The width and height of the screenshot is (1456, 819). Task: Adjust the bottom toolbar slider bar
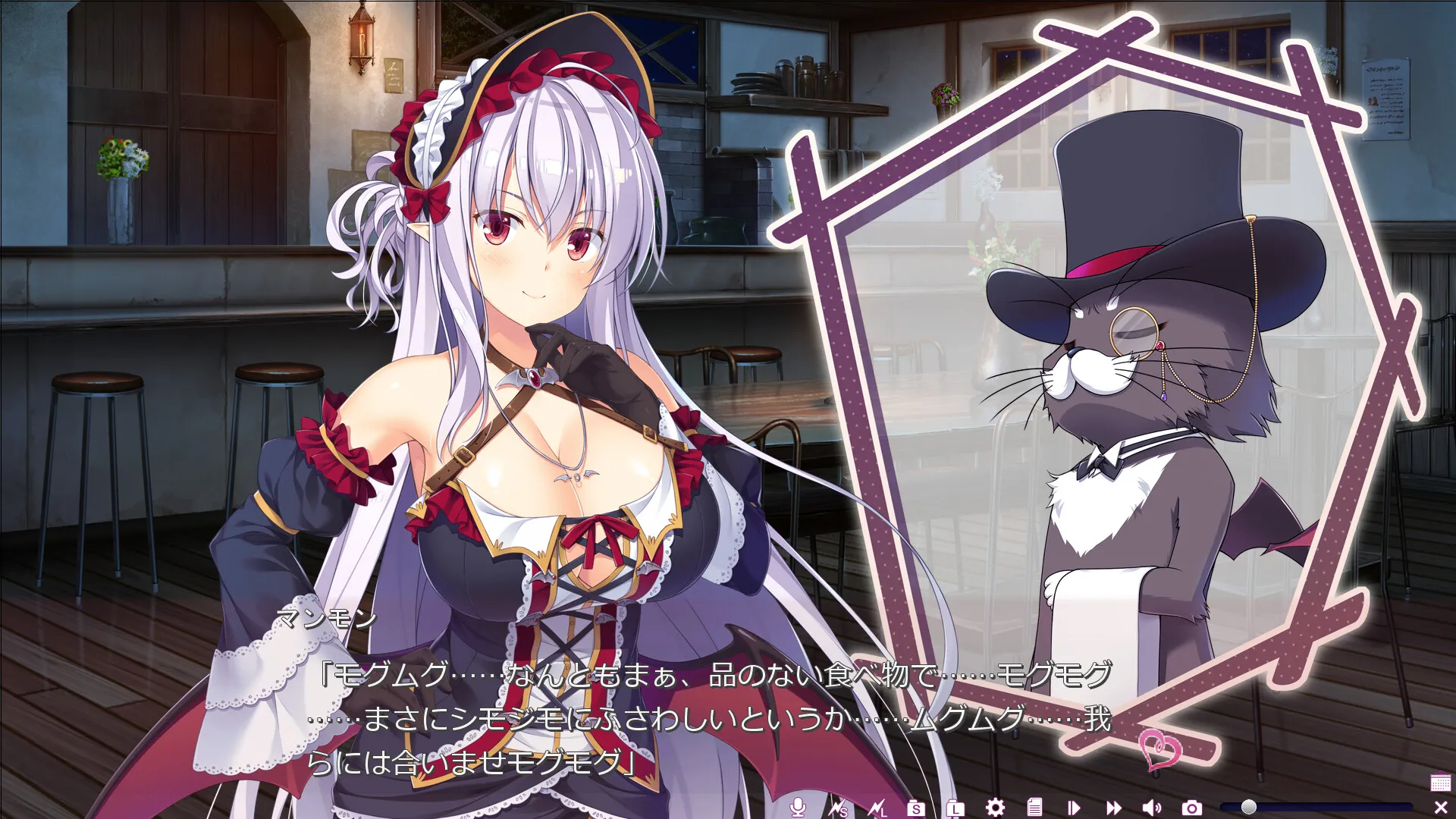tap(1316, 807)
